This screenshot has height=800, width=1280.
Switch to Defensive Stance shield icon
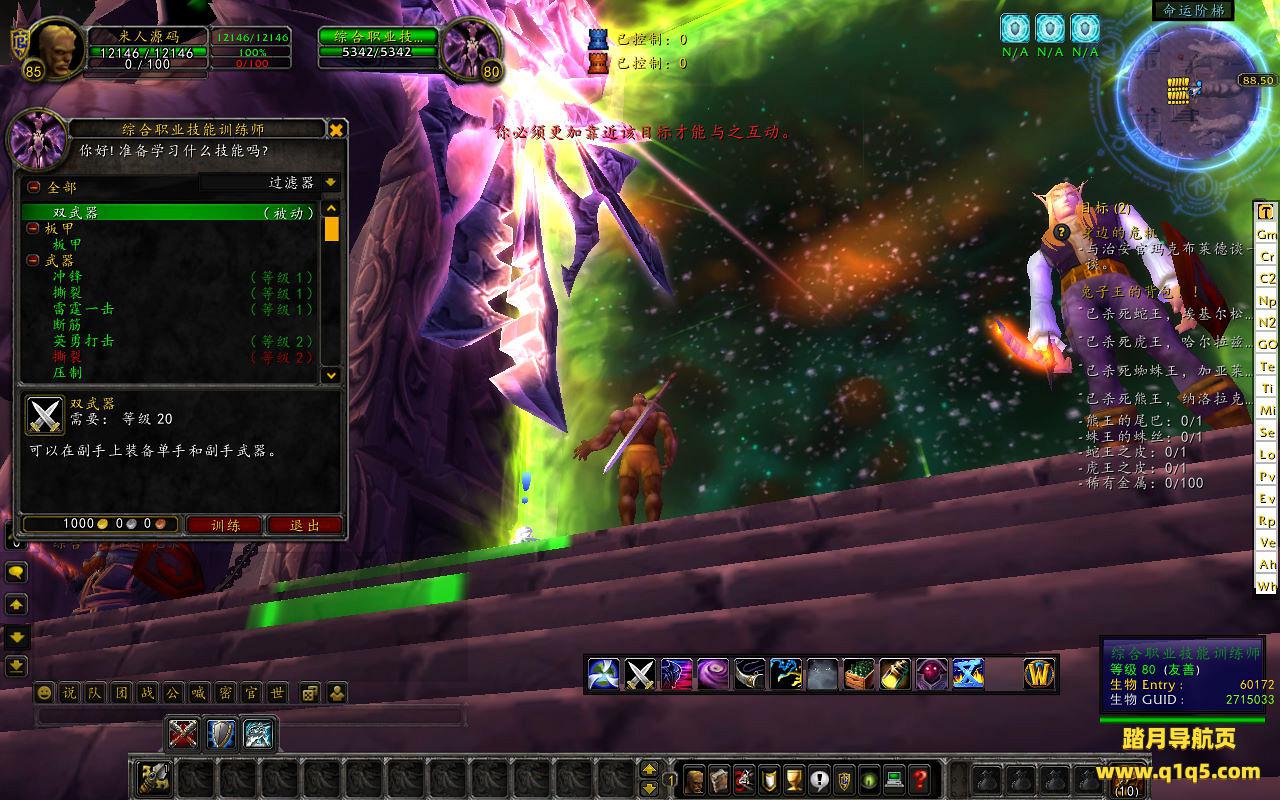click(x=220, y=734)
